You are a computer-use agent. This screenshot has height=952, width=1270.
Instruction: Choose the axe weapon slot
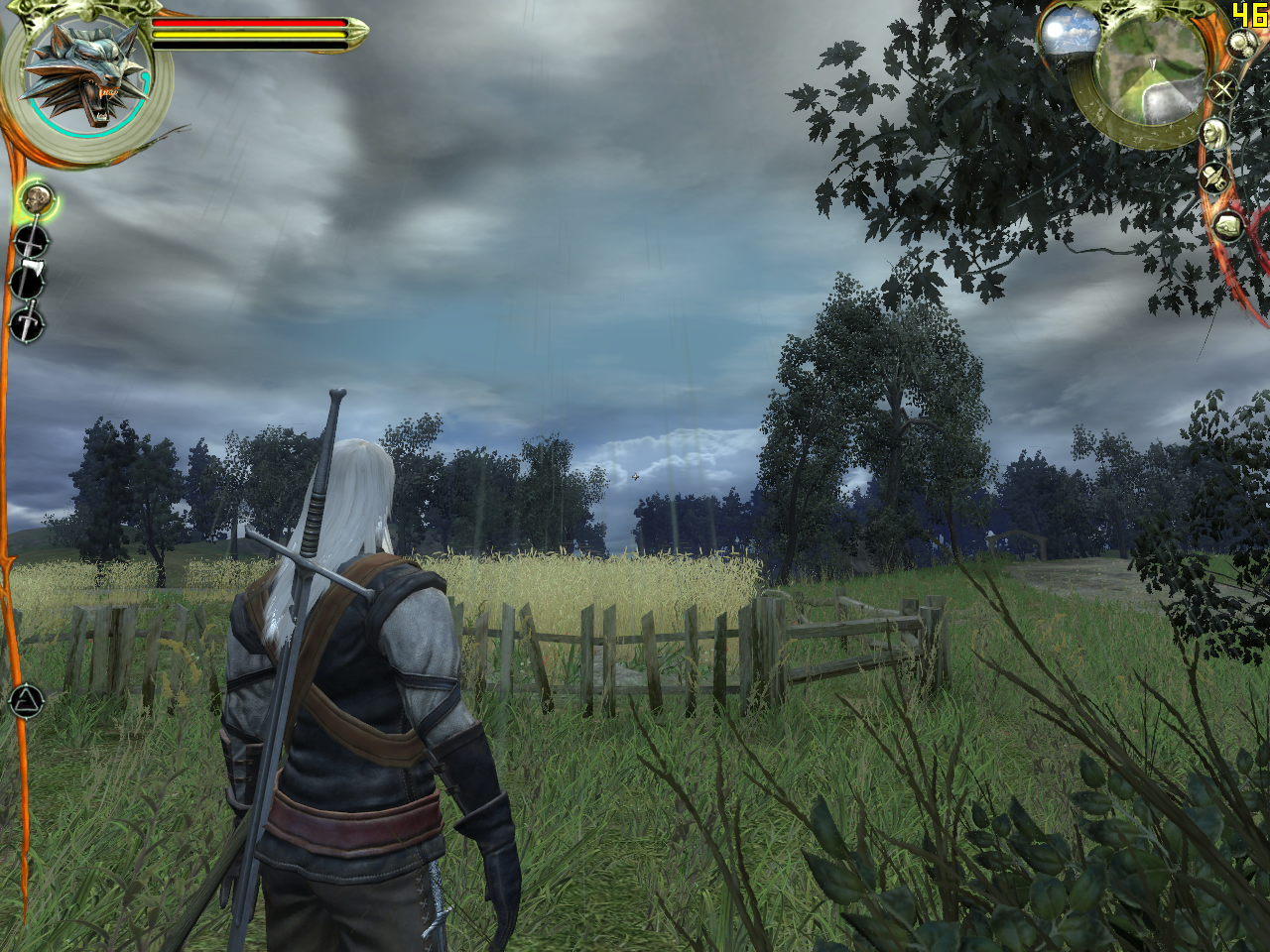pos(28,281)
